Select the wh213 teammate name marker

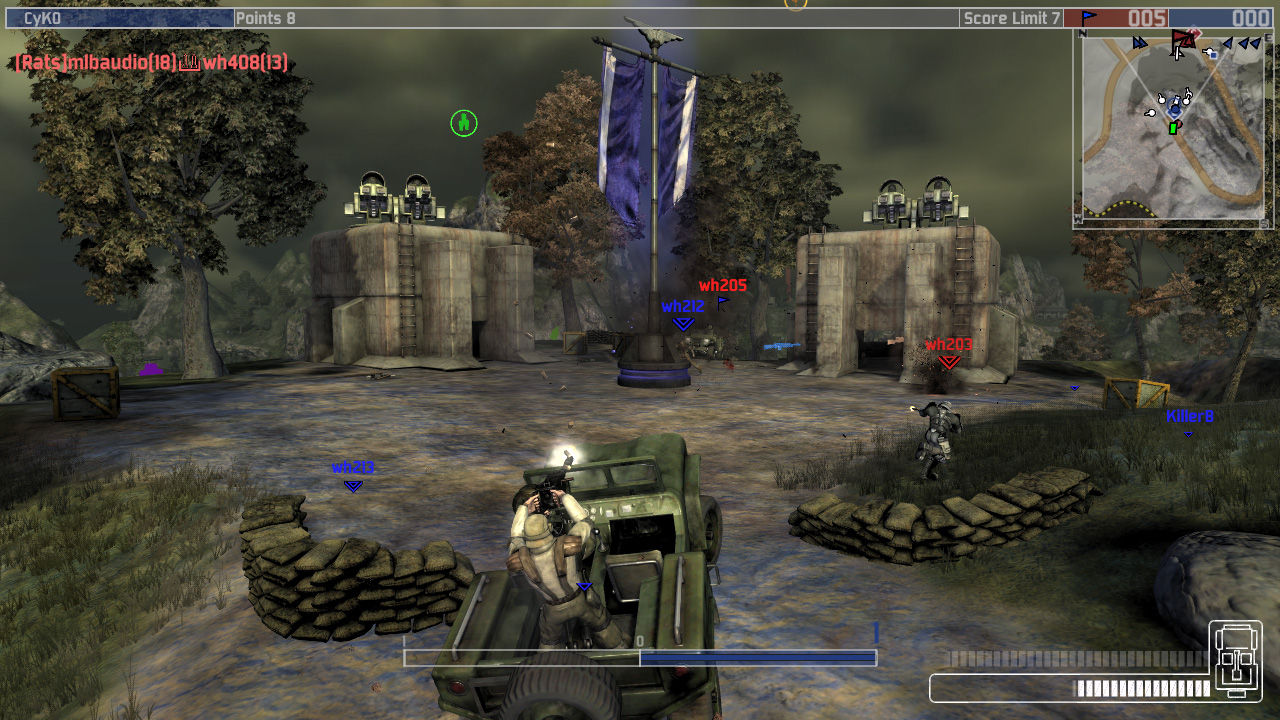[x=352, y=468]
